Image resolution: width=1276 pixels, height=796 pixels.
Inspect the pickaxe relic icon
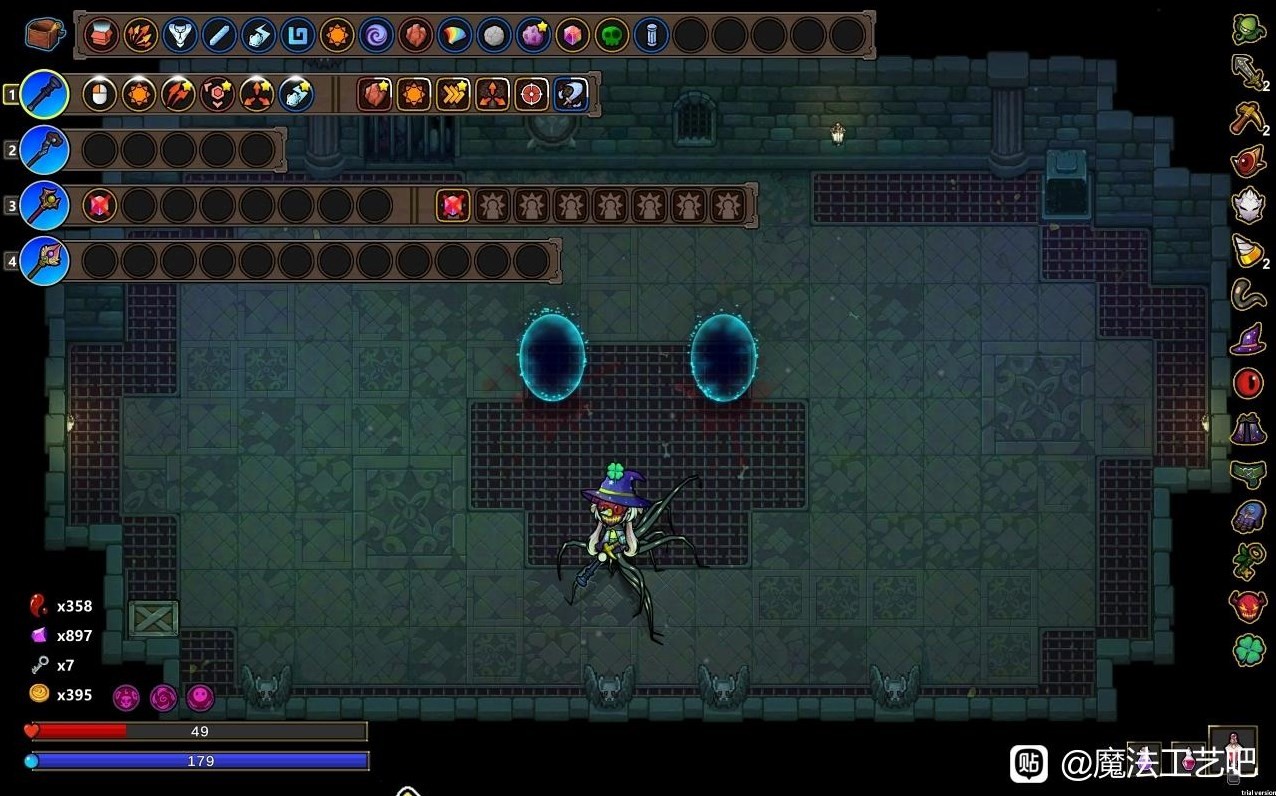point(1248,117)
